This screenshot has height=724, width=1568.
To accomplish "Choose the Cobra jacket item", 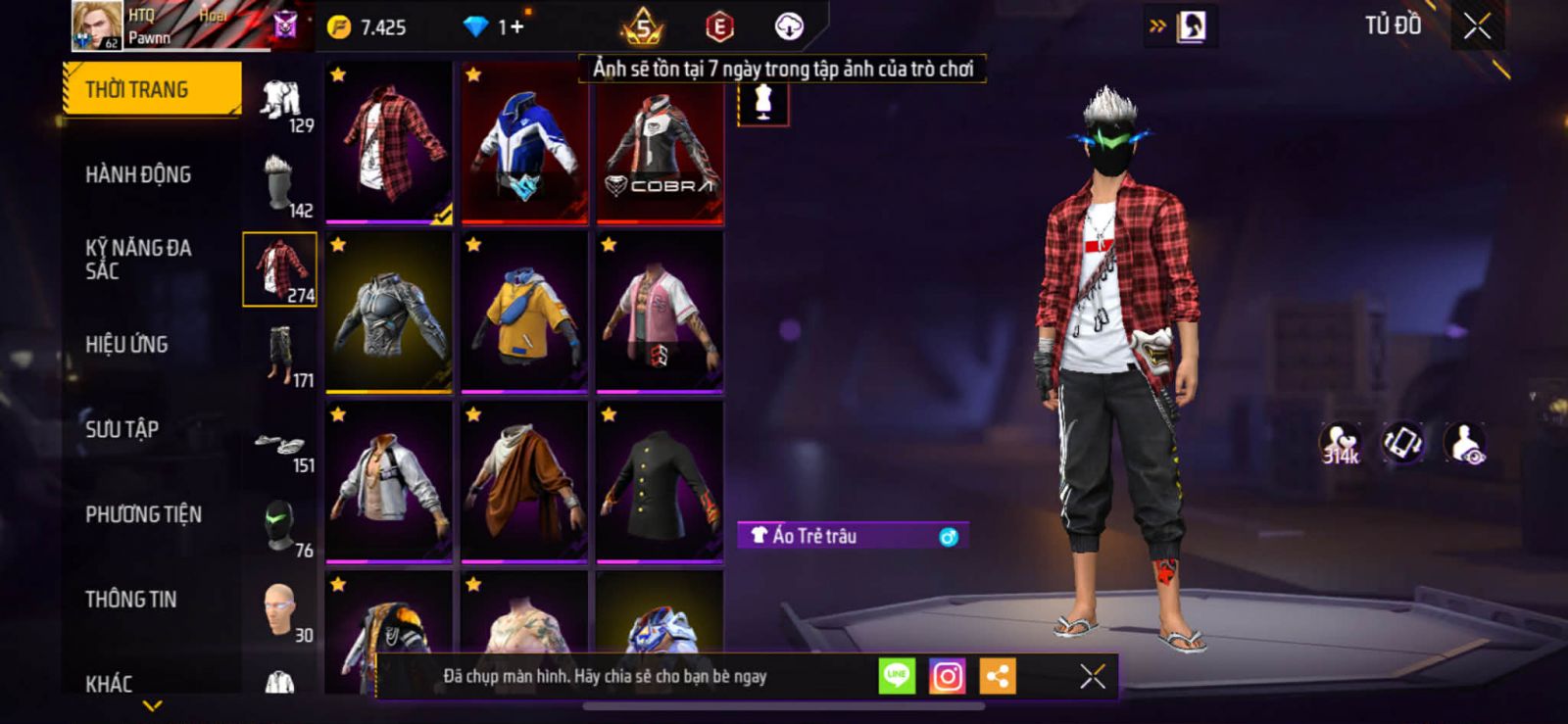I will [x=660, y=141].
